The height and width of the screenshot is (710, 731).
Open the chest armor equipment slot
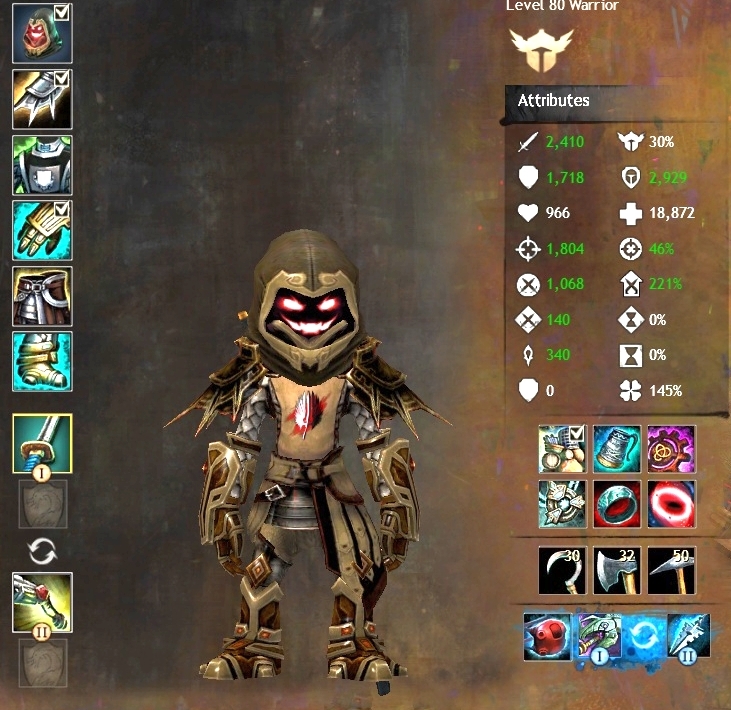(41, 164)
